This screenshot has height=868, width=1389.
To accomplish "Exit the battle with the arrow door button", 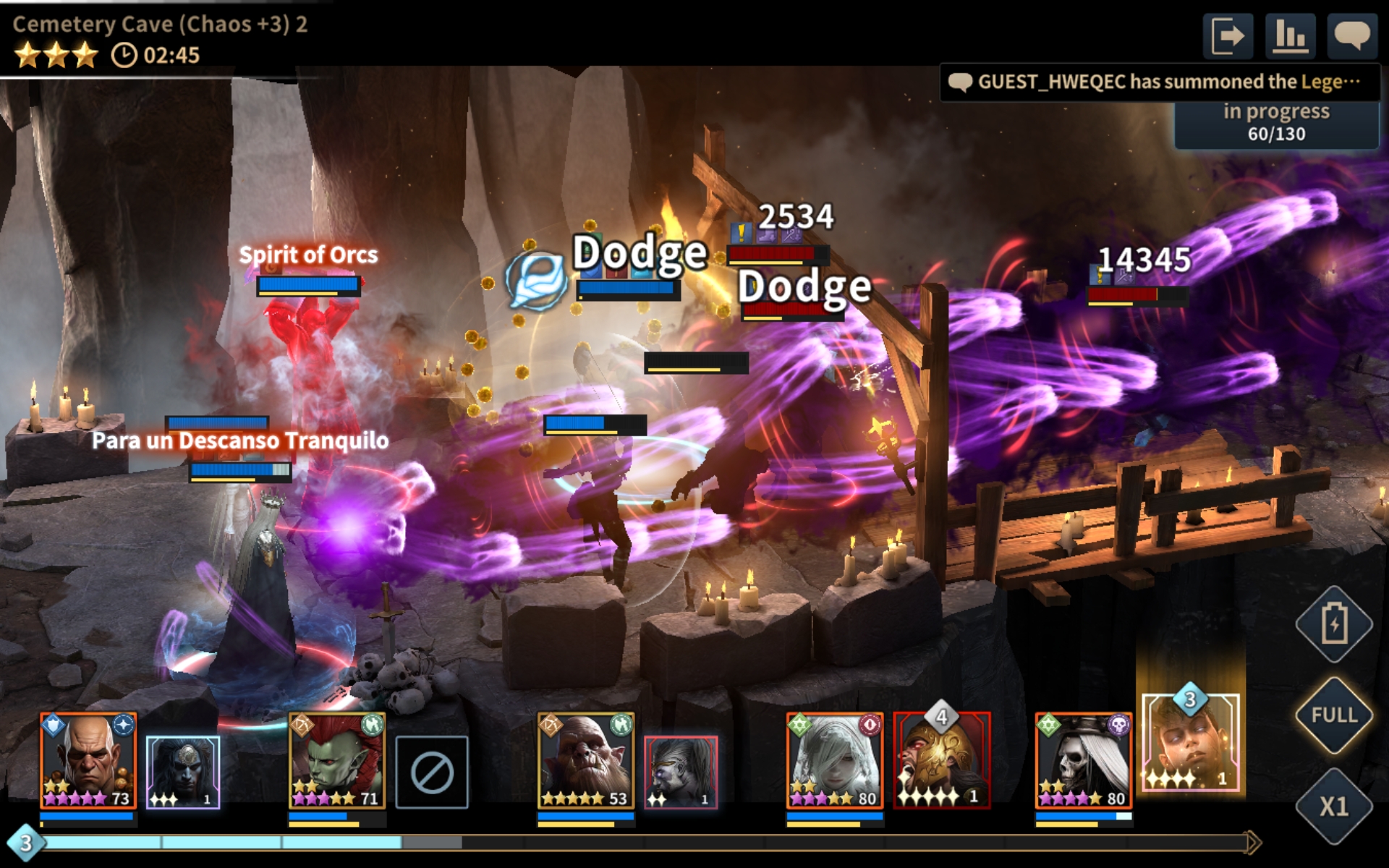I will [1228, 35].
